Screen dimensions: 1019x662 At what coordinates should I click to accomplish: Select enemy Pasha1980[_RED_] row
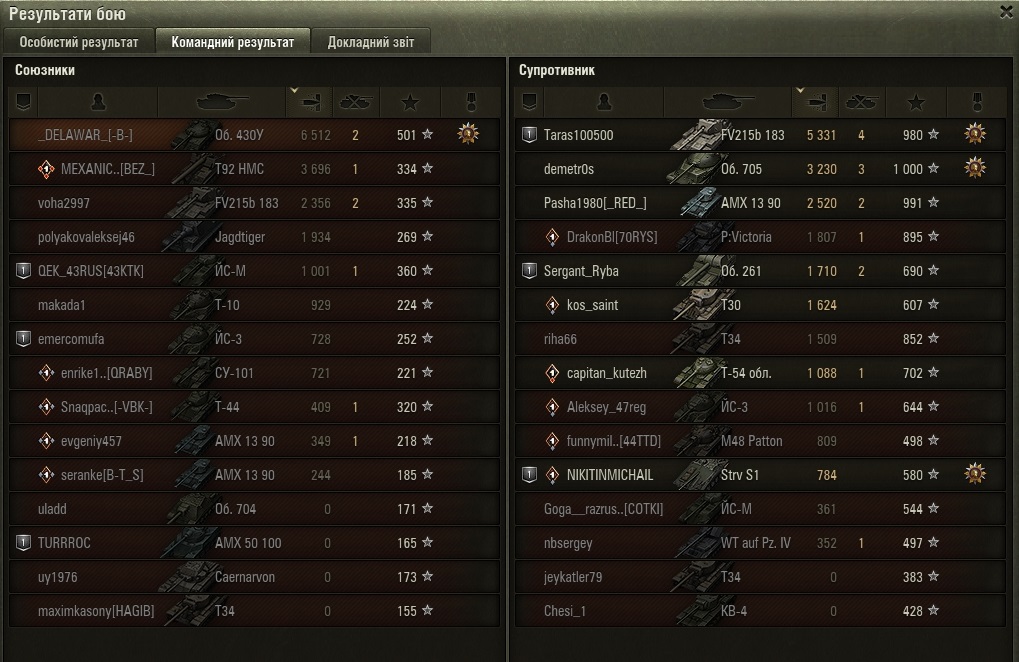[595, 203]
